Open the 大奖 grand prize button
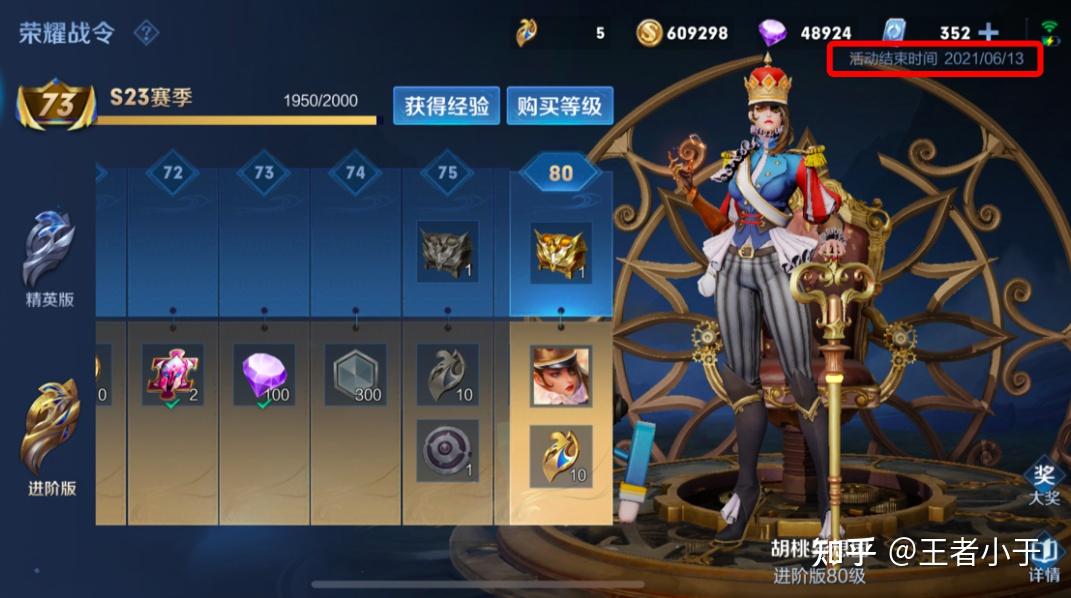This screenshot has height=598, width=1071. pos(1044,483)
